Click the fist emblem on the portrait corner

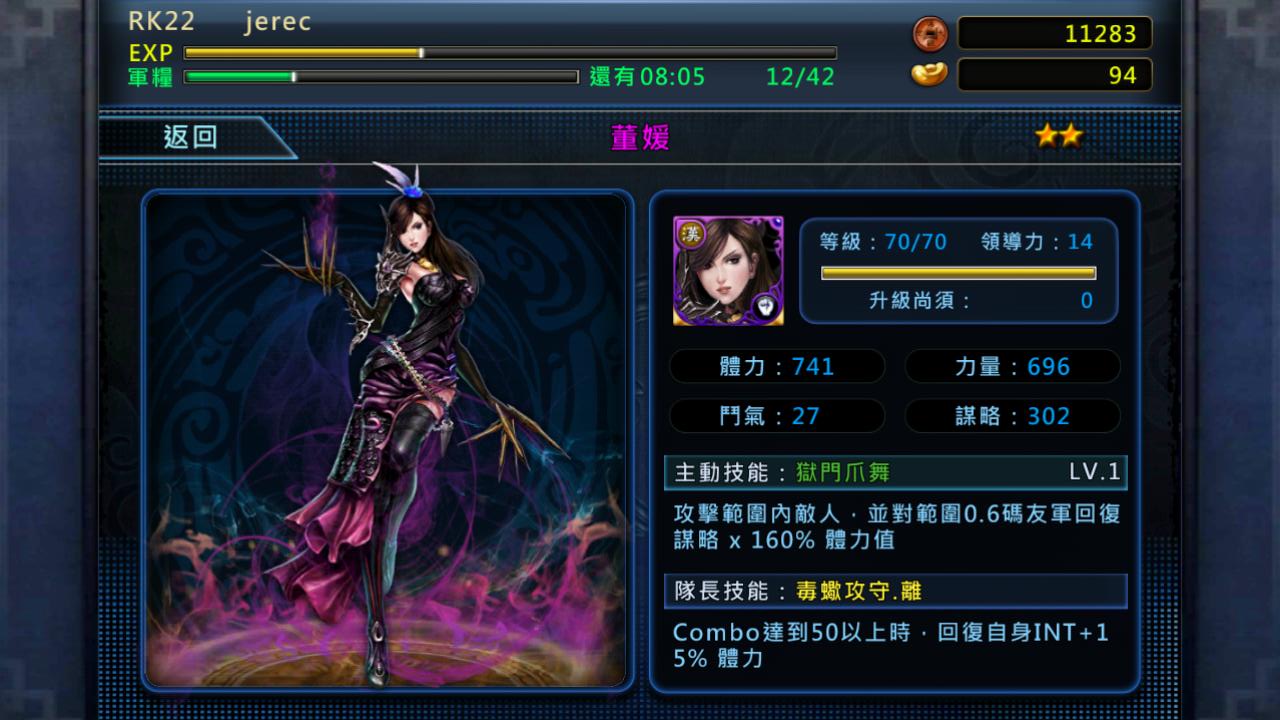[x=765, y=308]
